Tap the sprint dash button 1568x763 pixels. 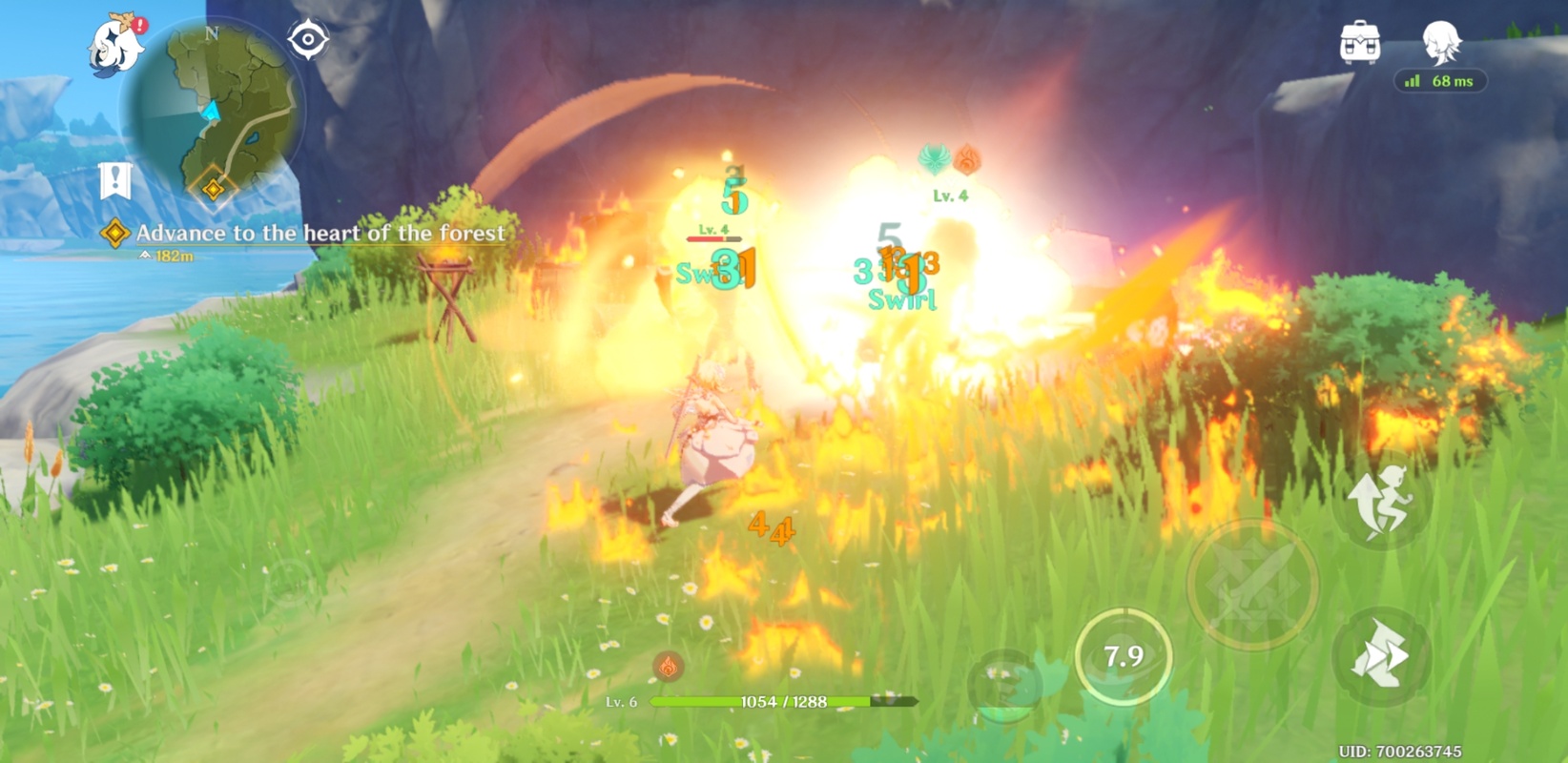click(x=1382, y=656)
